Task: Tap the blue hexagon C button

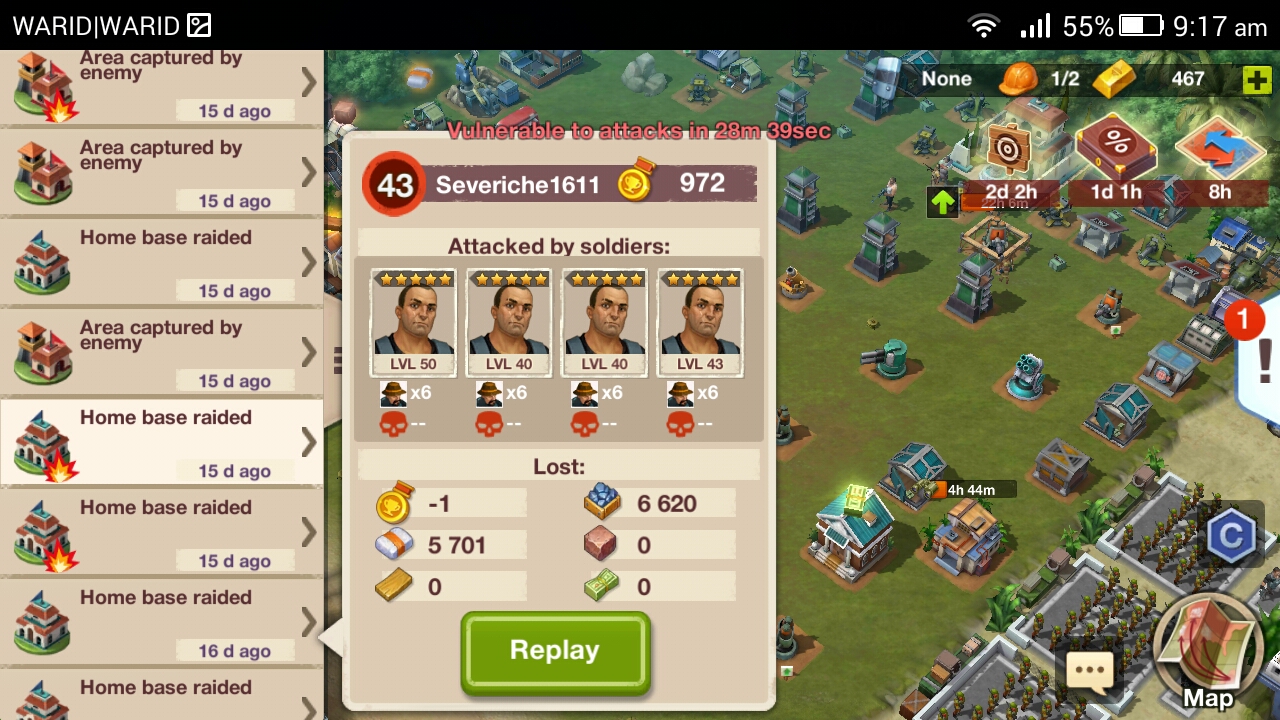Action: tap(1231, 537)
